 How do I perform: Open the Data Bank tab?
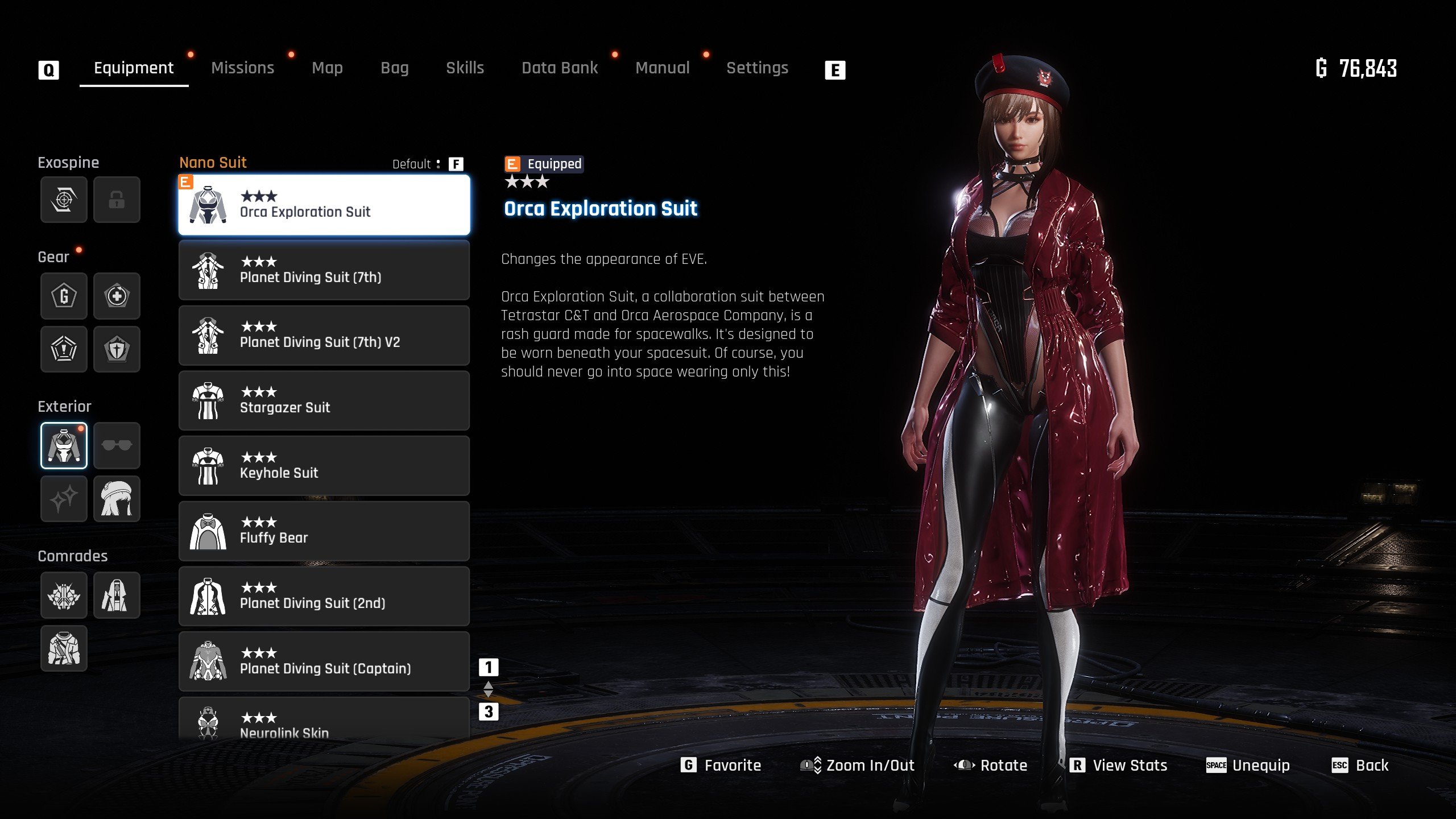point(560,68)
